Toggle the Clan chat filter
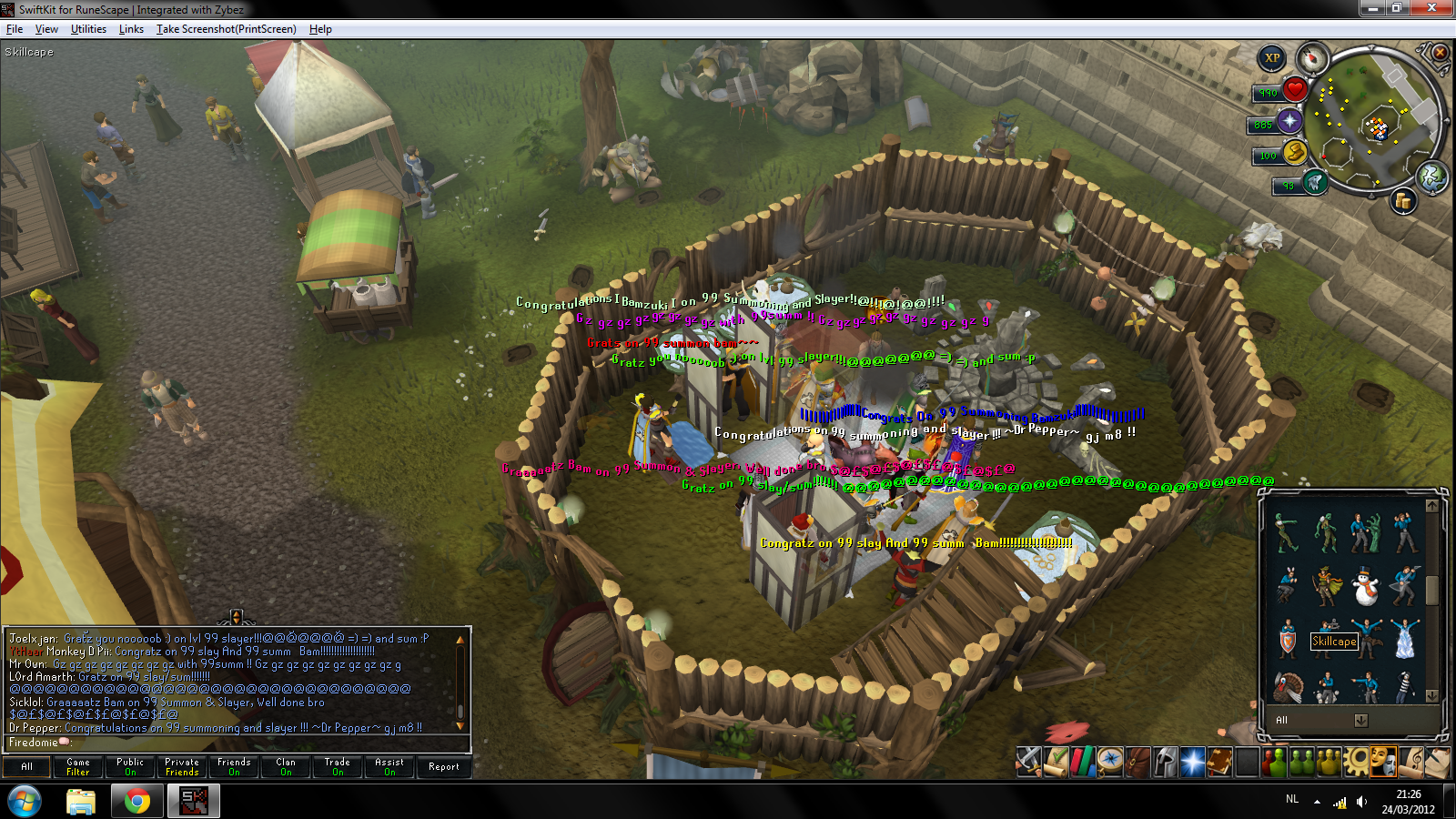This screenshot has width=1456, height=819. click(286, 767)
